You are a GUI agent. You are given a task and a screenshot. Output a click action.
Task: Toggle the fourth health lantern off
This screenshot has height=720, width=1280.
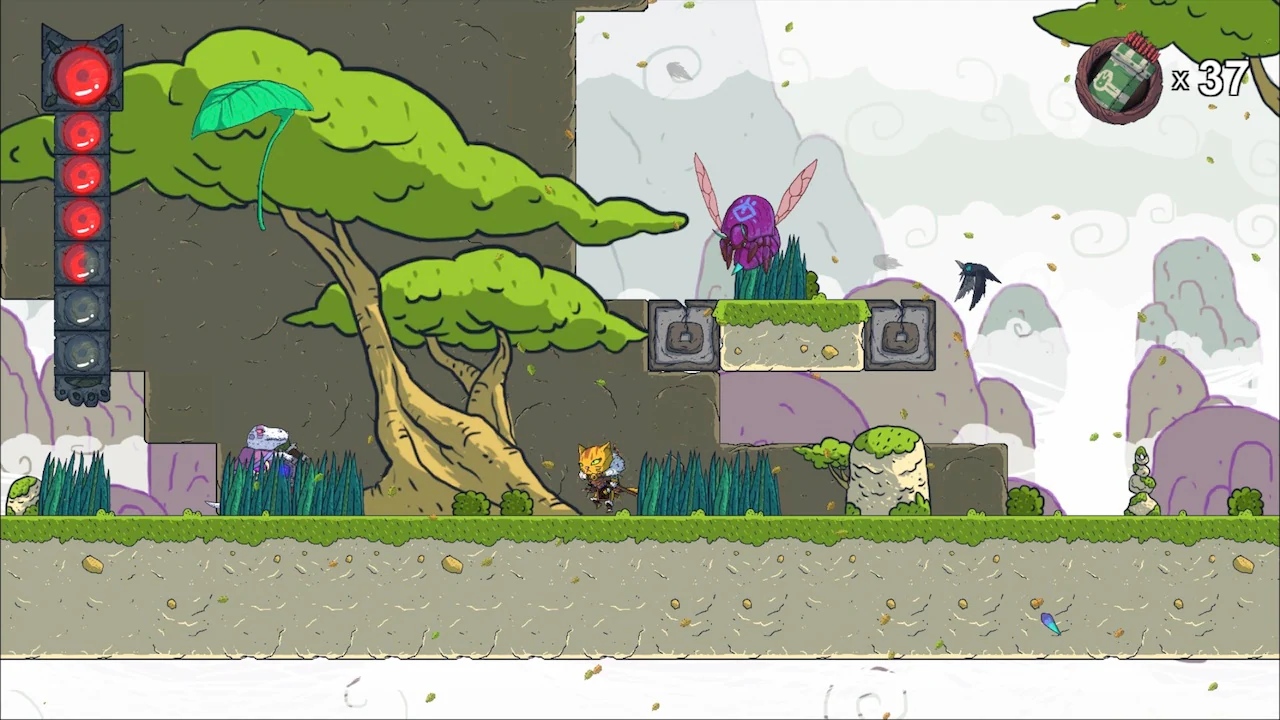click(x=81, y=220)
